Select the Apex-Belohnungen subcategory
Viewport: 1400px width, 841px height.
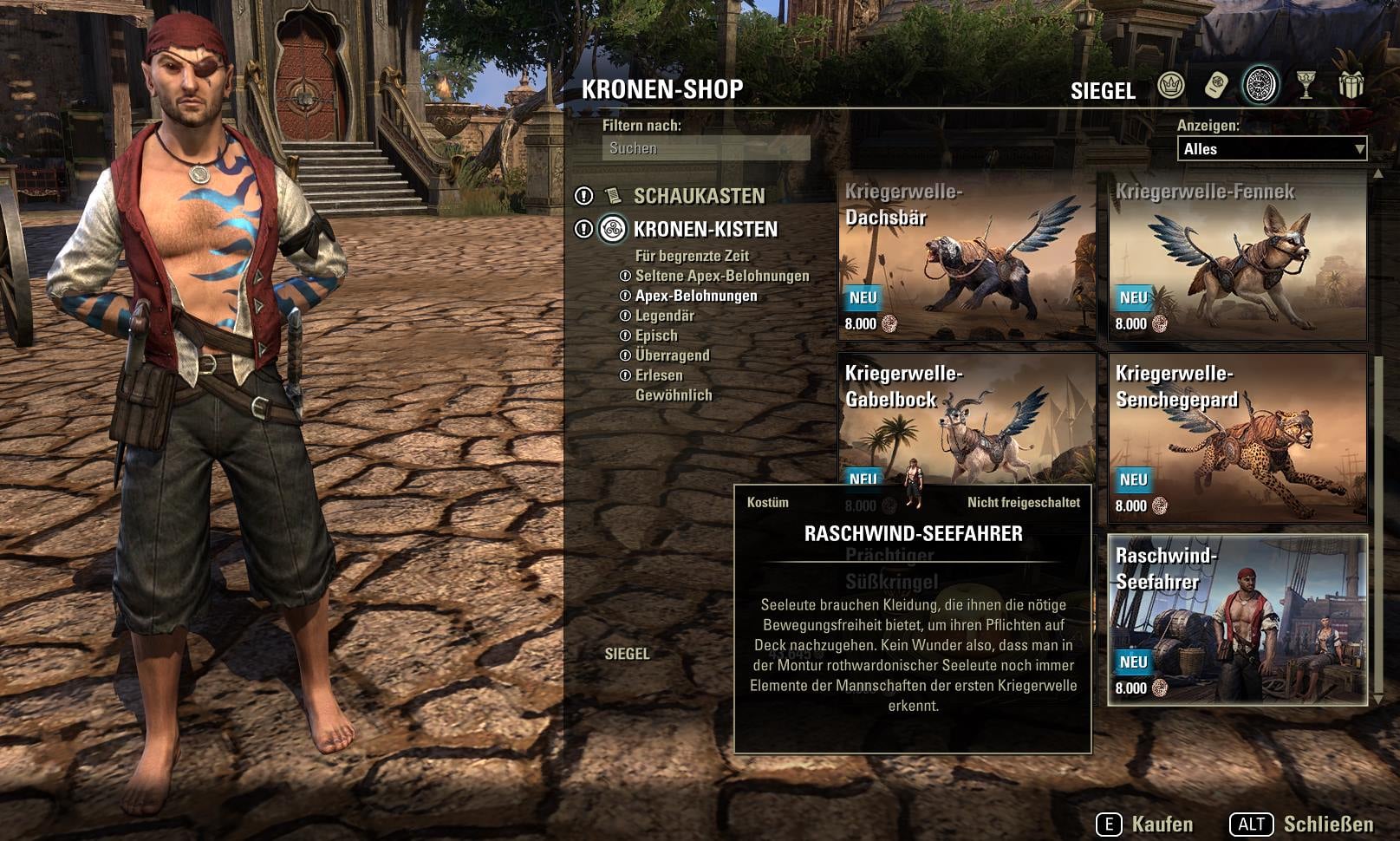click(695, 296)
